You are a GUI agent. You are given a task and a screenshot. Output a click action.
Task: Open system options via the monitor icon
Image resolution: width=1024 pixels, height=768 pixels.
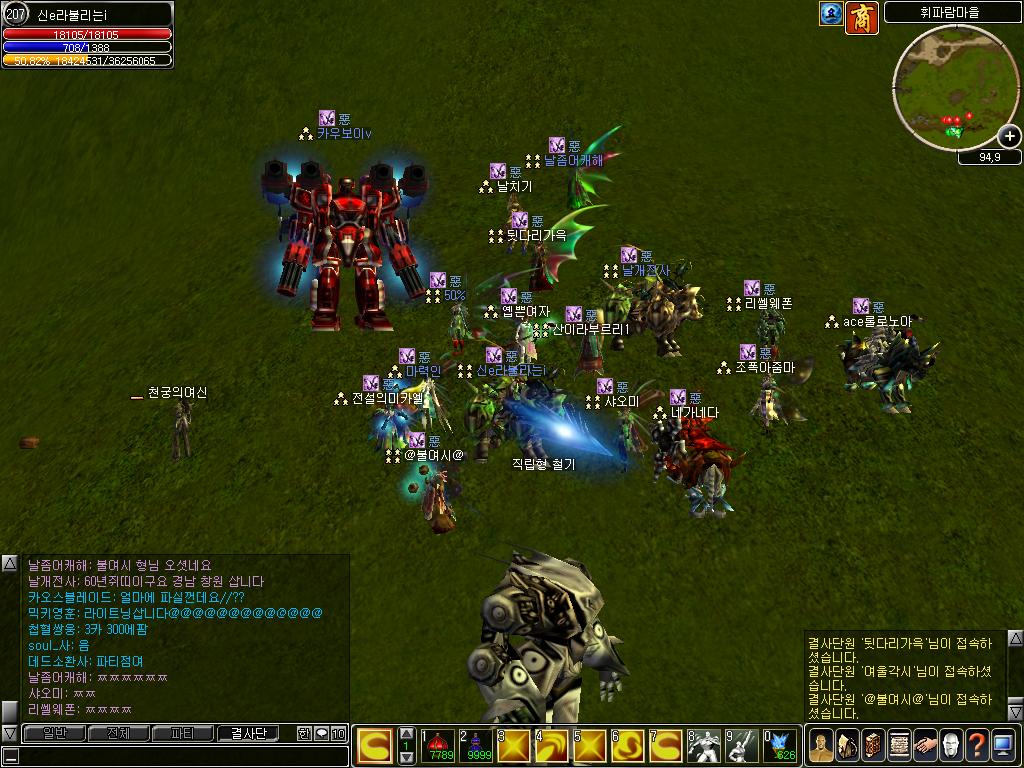coord(1003,745)
